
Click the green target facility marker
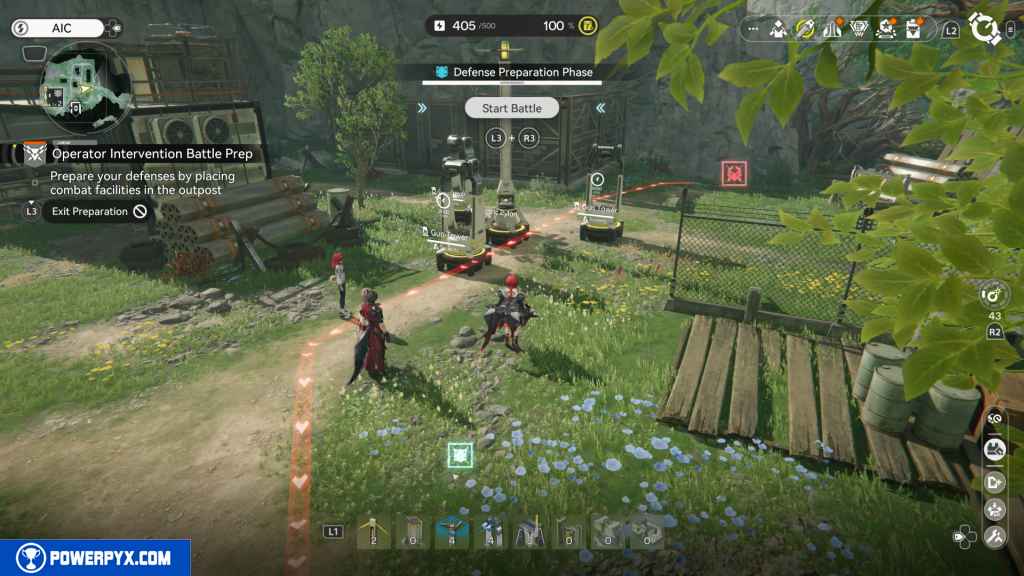[460, 455]
